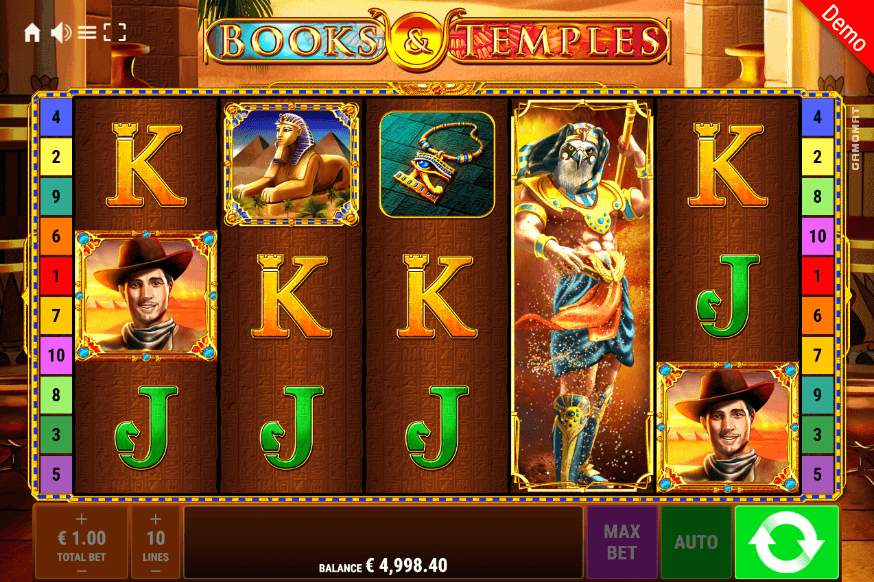The image size is (874, 582).
Task: Toggle sound with the speaker icon
Action: point(60,33)
